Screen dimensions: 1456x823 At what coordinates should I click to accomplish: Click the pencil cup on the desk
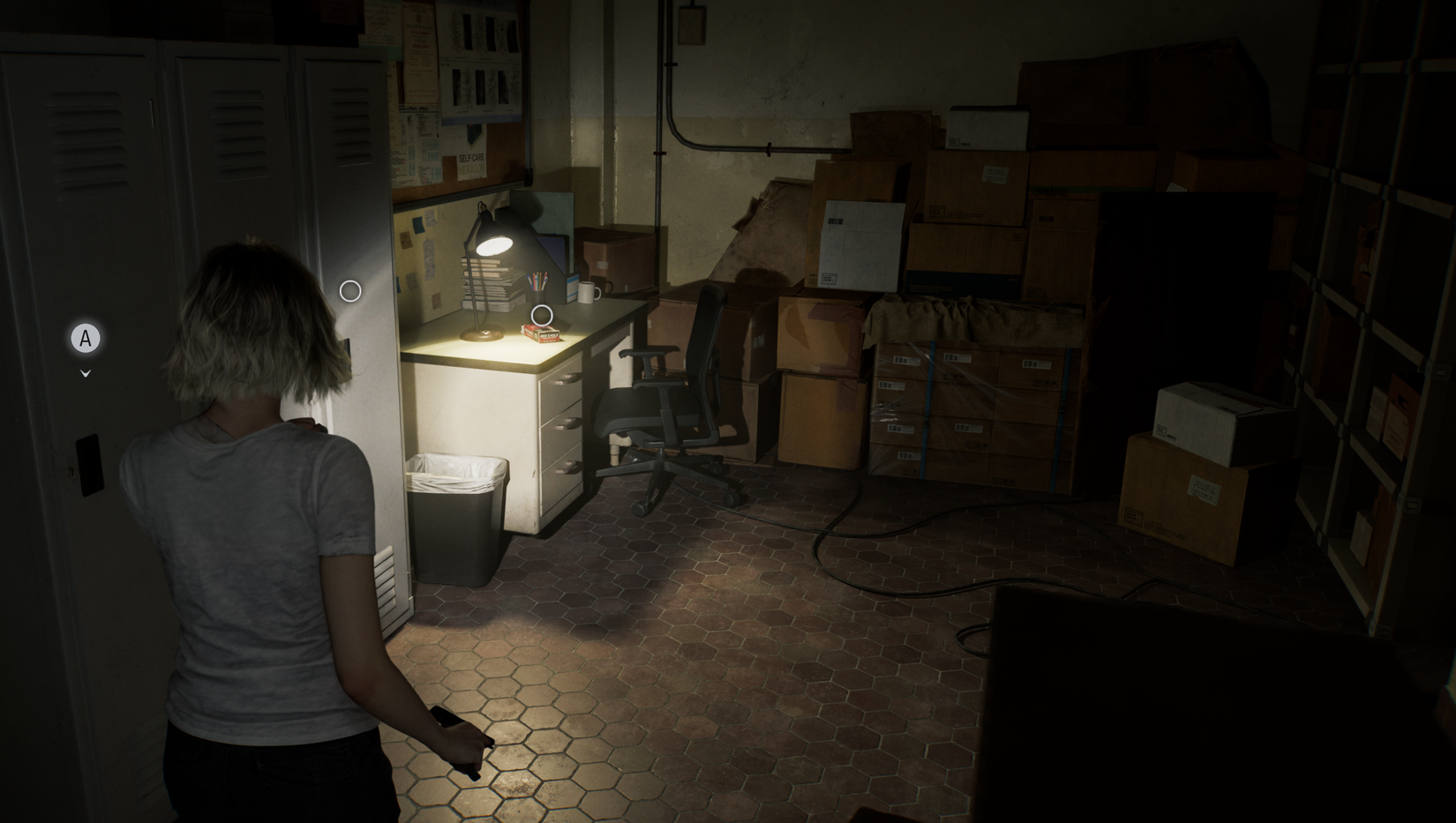(x=537, y=284)
